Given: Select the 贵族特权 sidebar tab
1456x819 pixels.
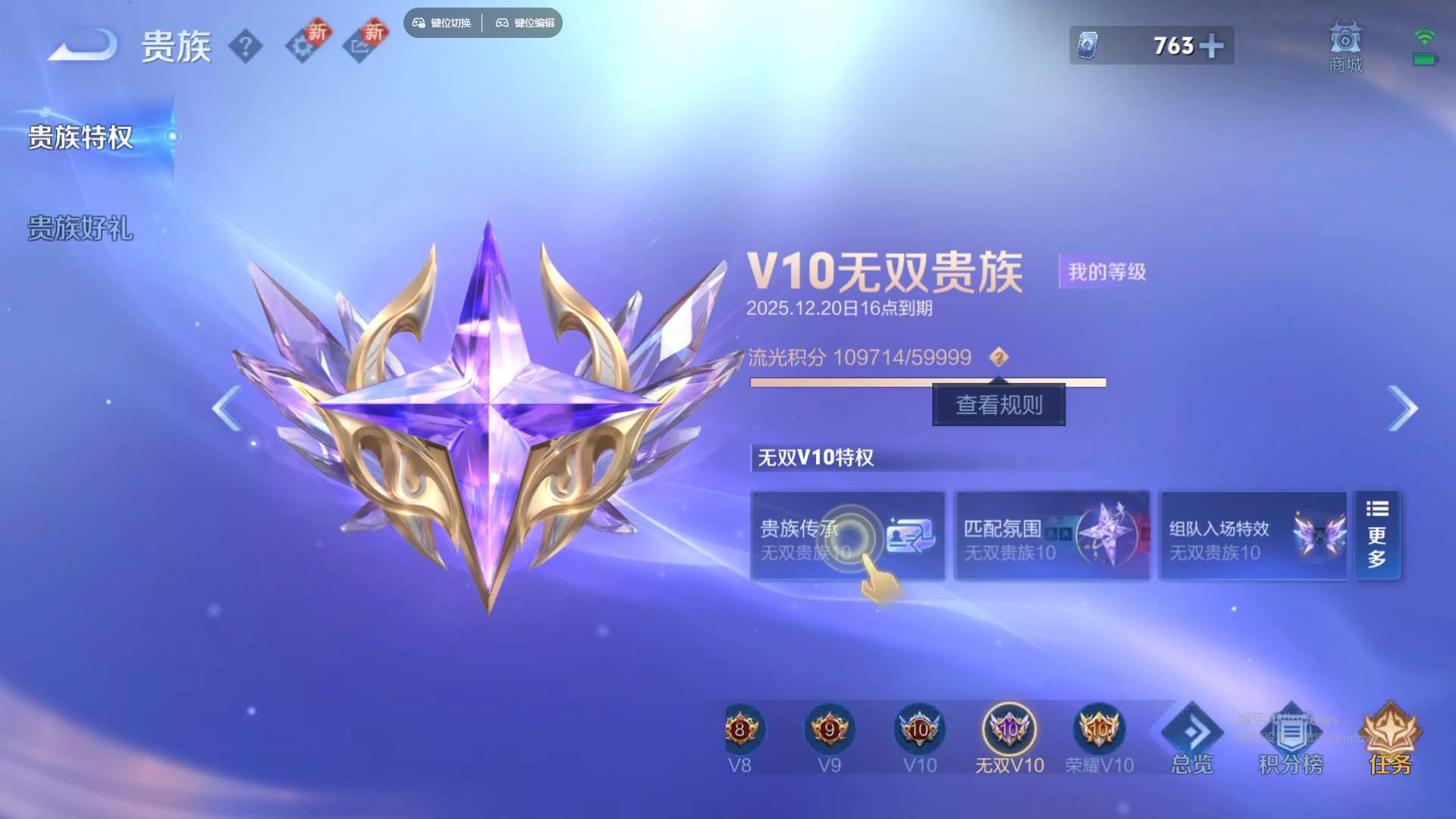Looking at the screenshot, I should (x=80, y=139).
